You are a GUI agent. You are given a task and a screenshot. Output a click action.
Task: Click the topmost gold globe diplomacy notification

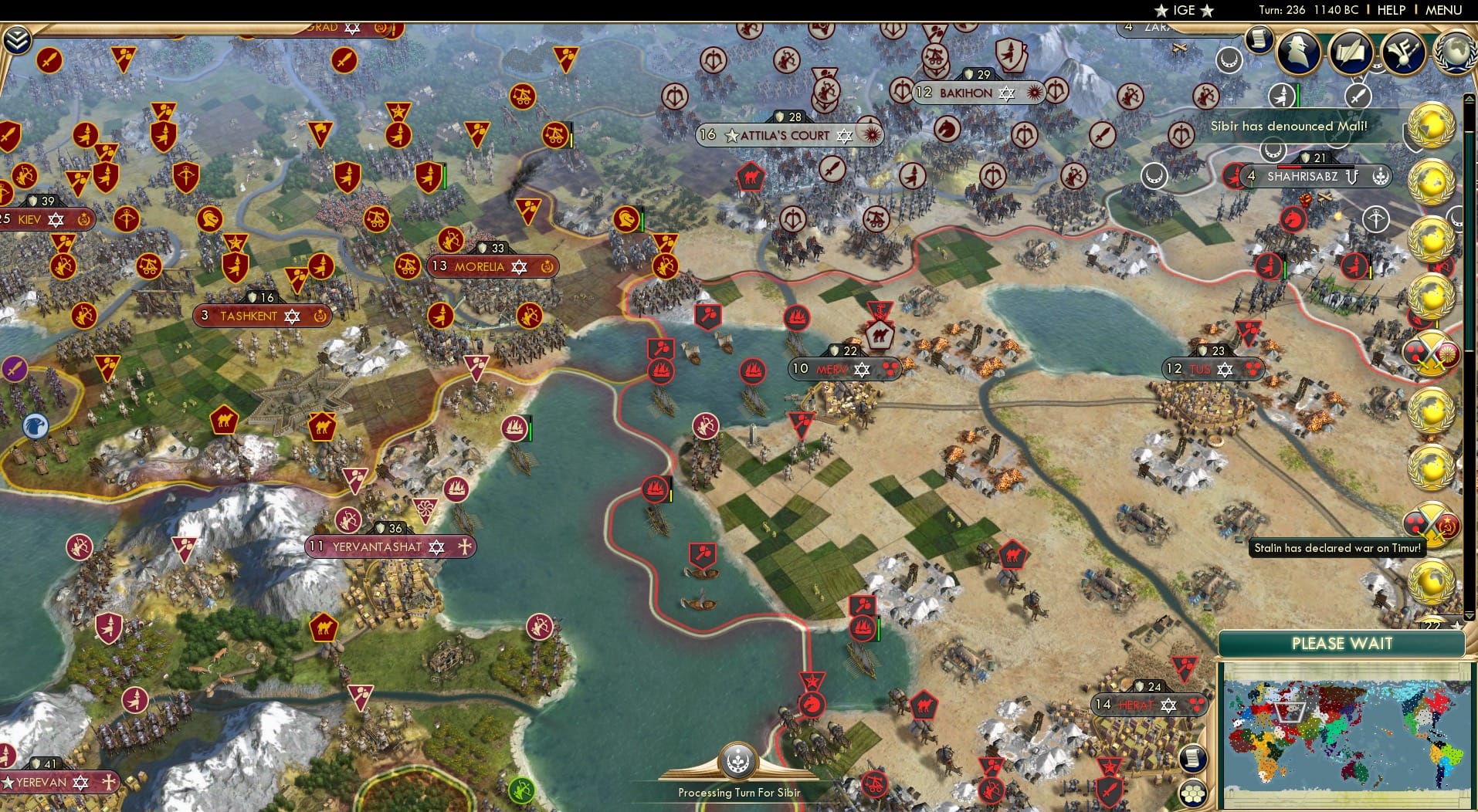point(1432,126)
